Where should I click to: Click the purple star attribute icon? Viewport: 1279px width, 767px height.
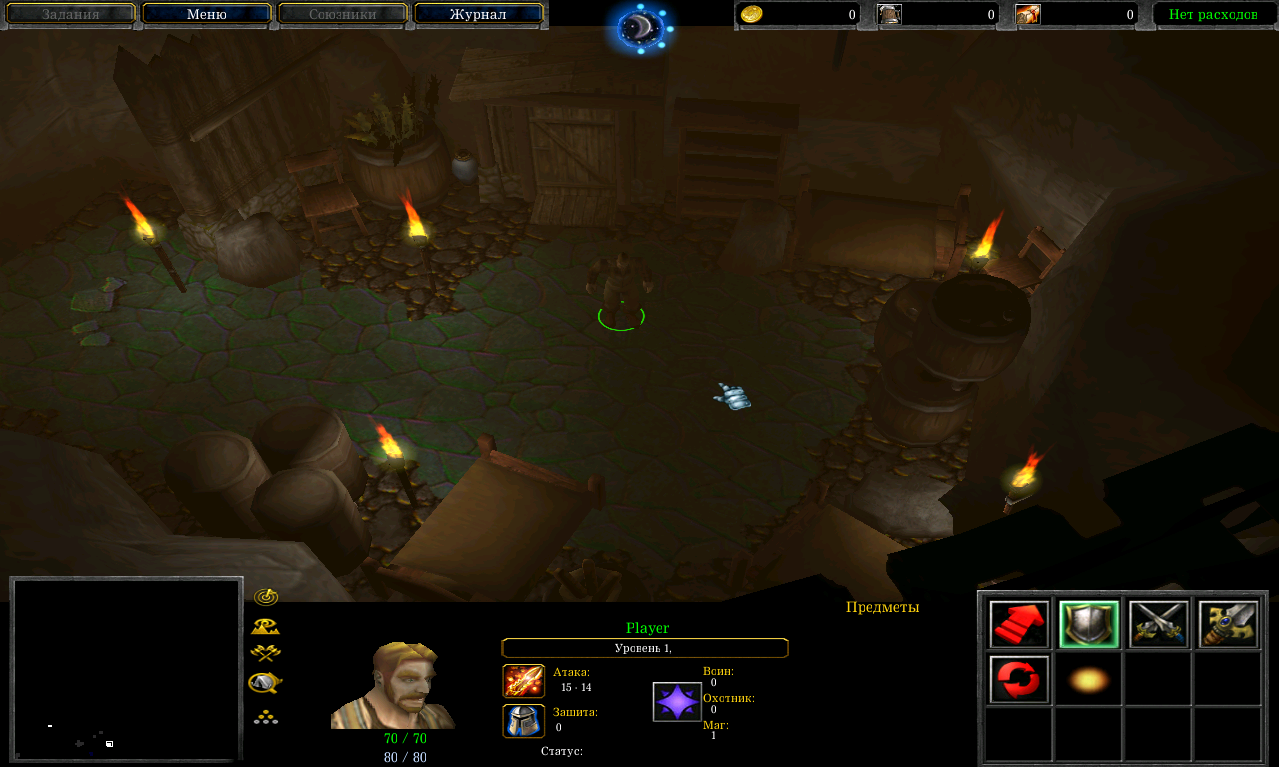(677, 701)
